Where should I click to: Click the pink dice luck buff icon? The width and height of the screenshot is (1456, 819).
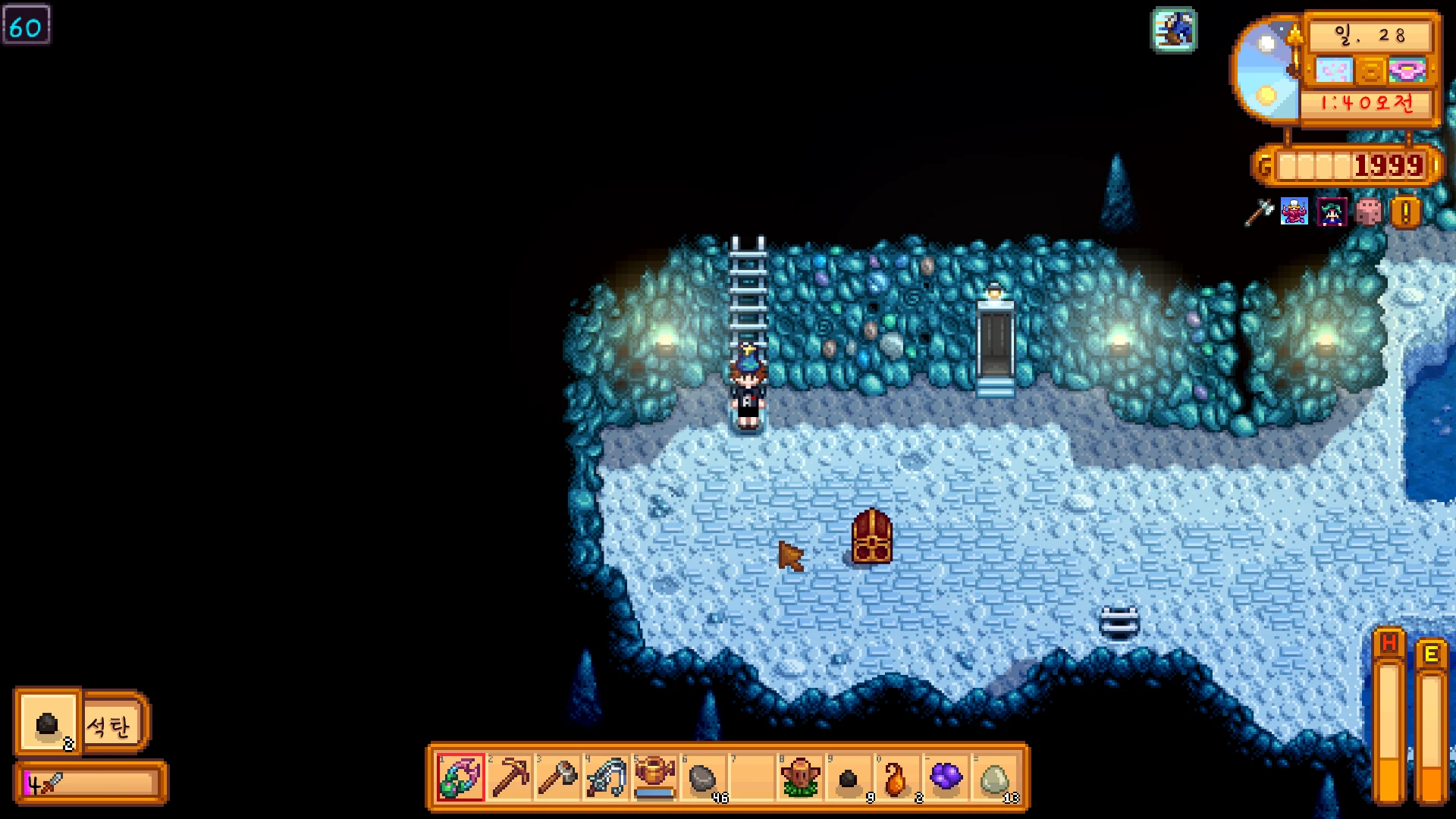coord(1369,212)
